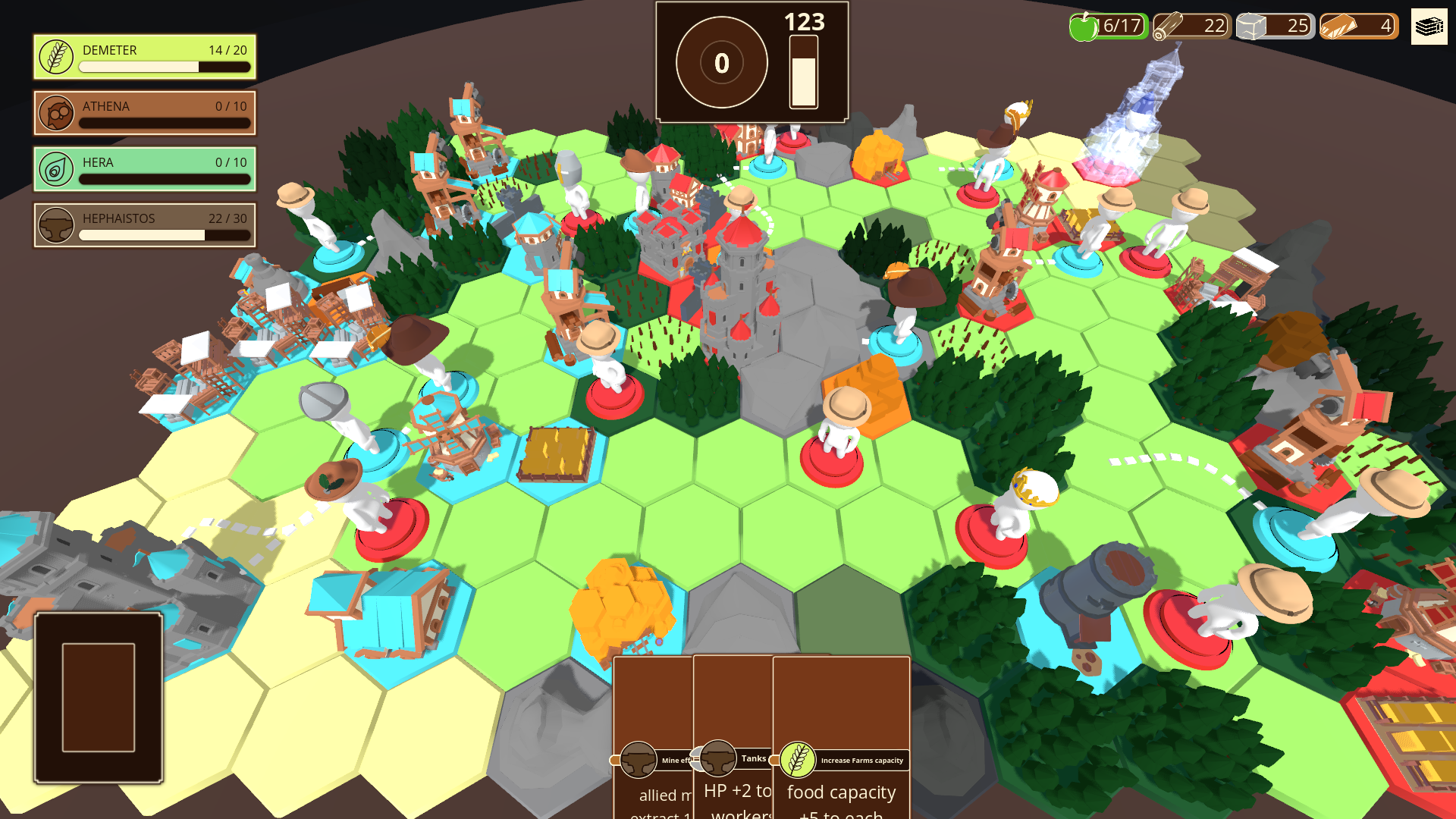Open the Hephaistos god panel
The height and width of the screenshot is (819, 1456).
(145, 225)
